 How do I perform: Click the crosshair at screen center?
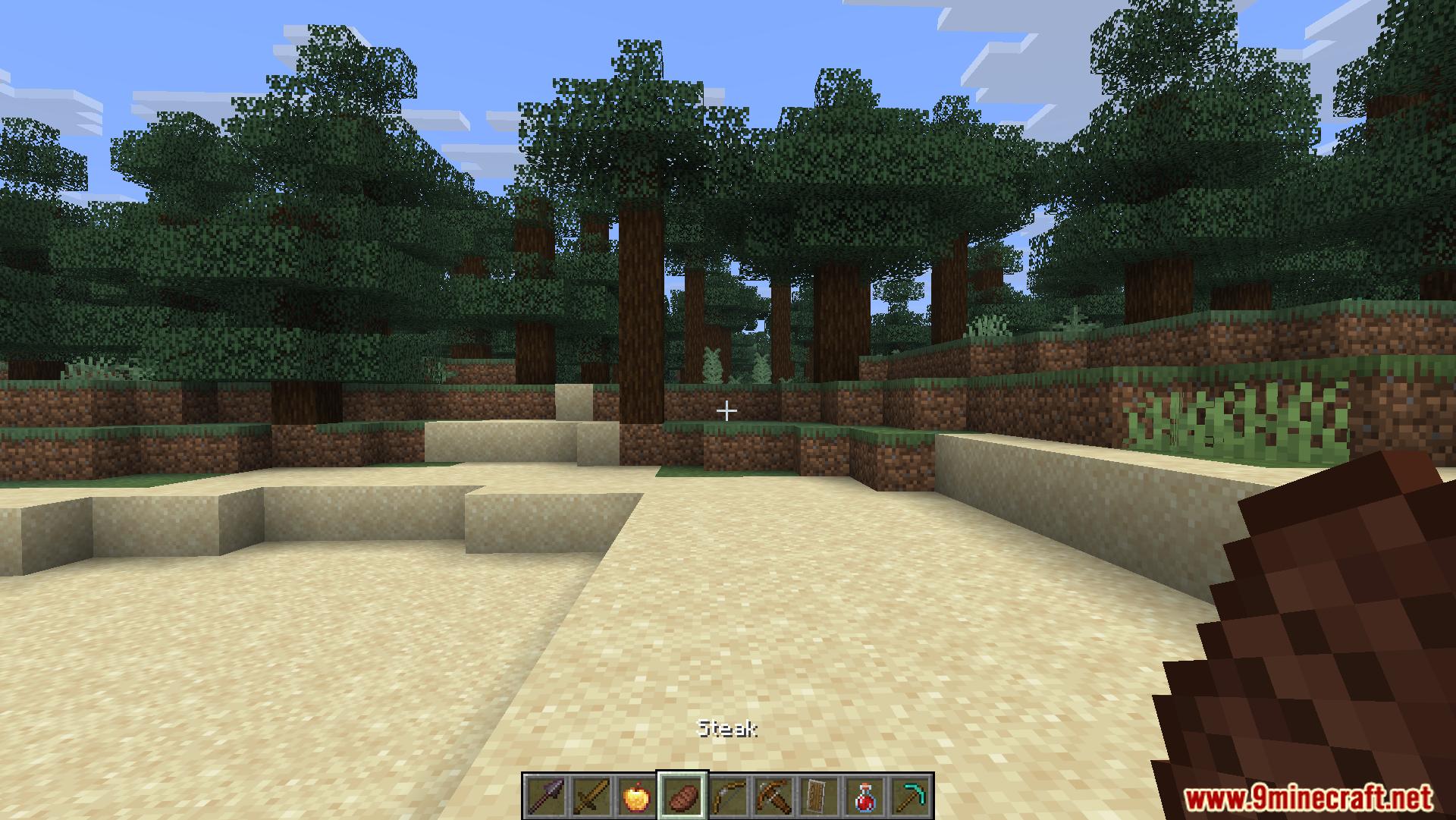click(726, 410)
